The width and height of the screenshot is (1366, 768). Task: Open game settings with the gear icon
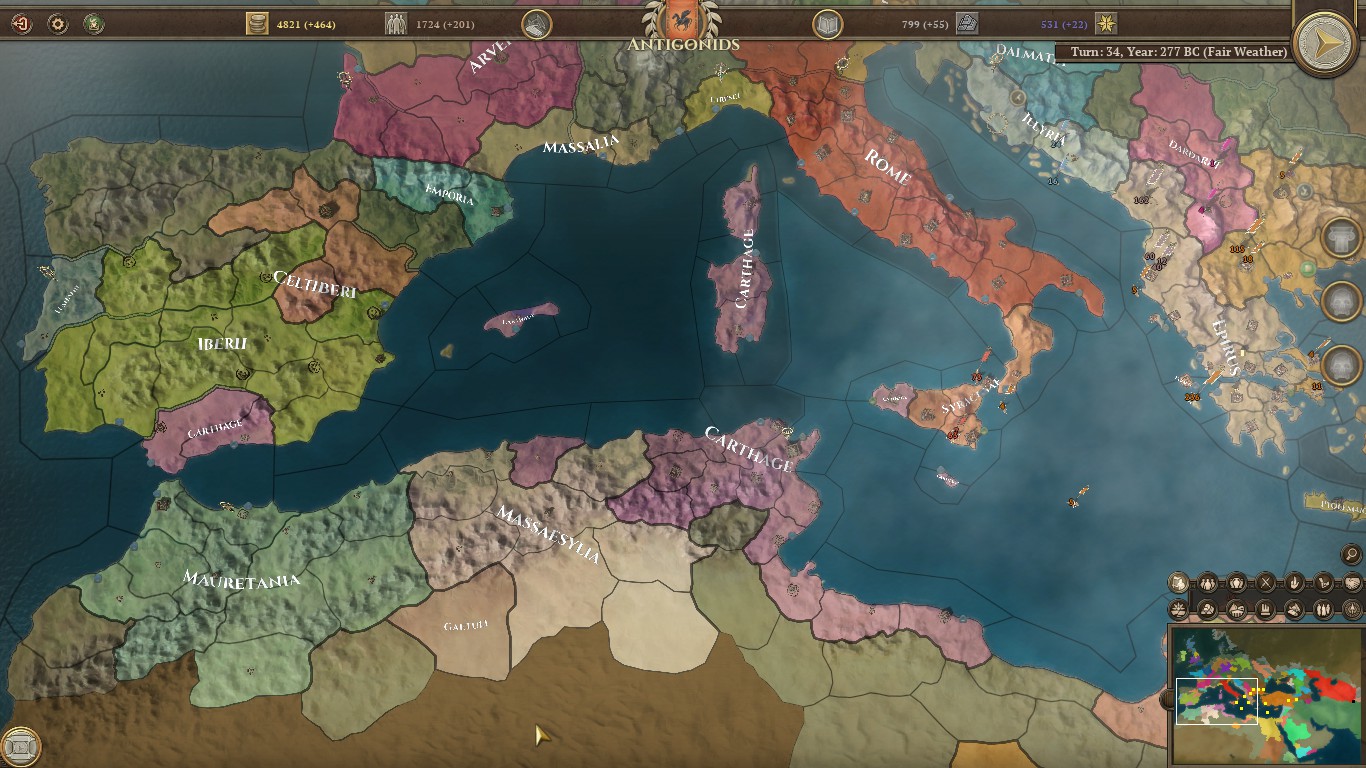tap(57, 23)
